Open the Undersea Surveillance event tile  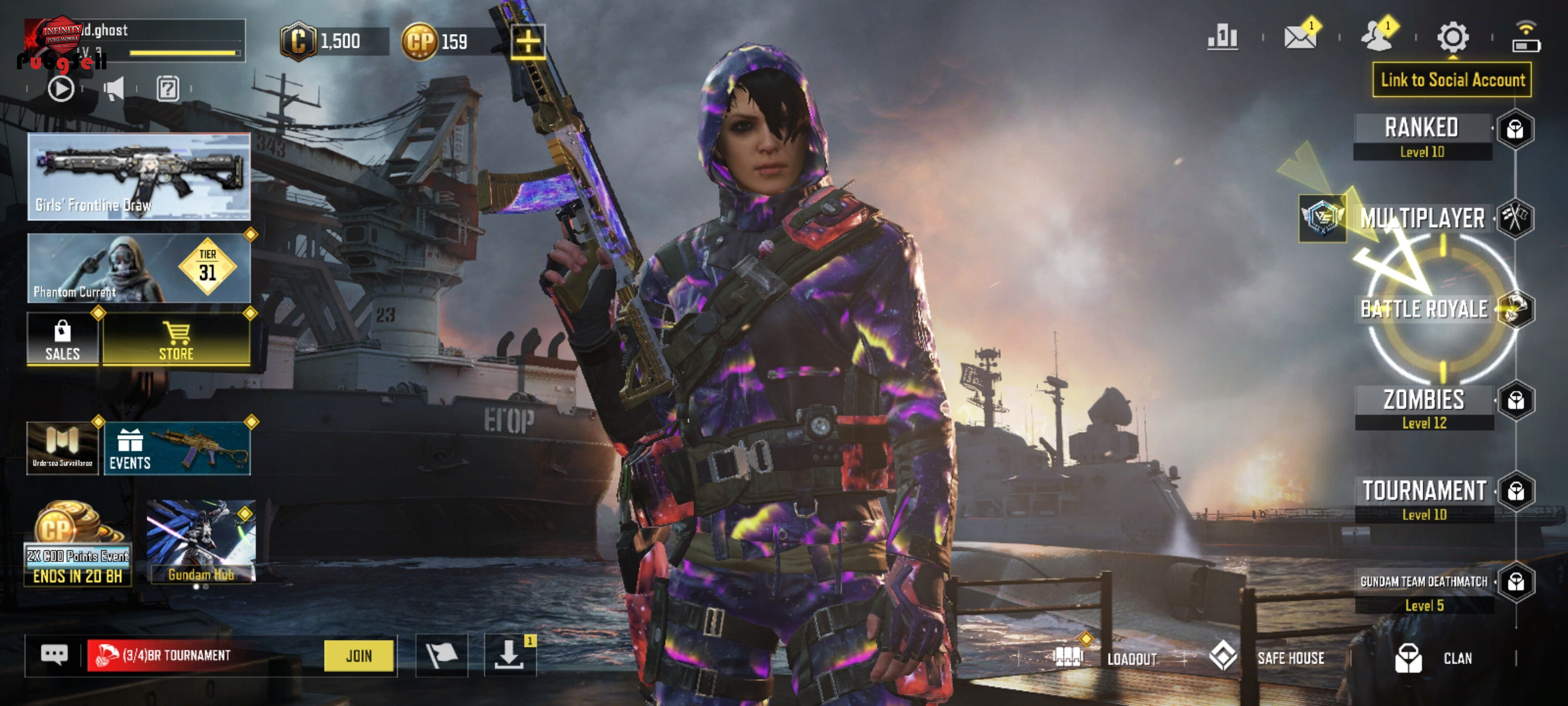[x=62, y=448]
